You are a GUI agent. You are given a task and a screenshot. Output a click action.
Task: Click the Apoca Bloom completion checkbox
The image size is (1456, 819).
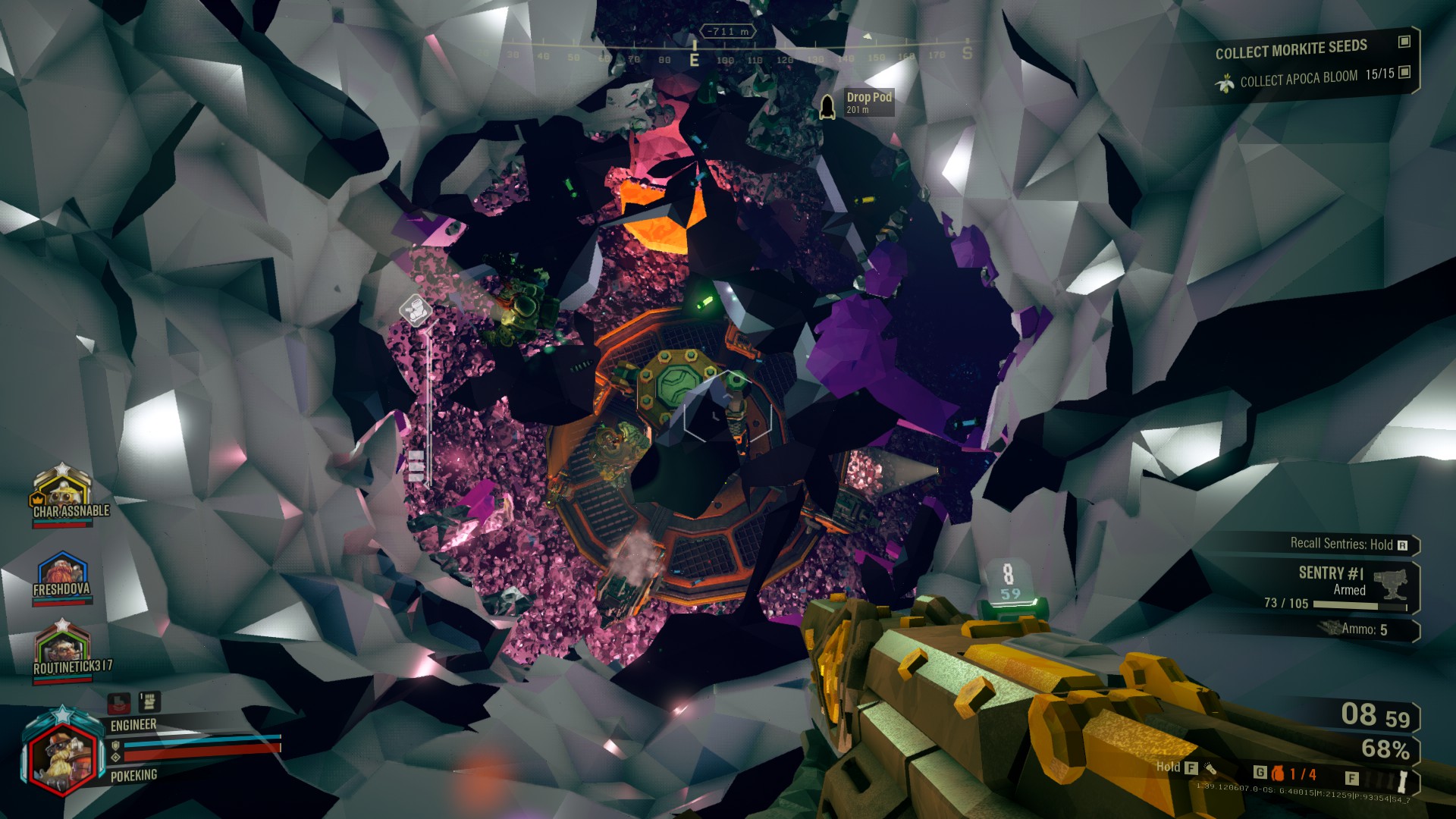(1404, 72)
